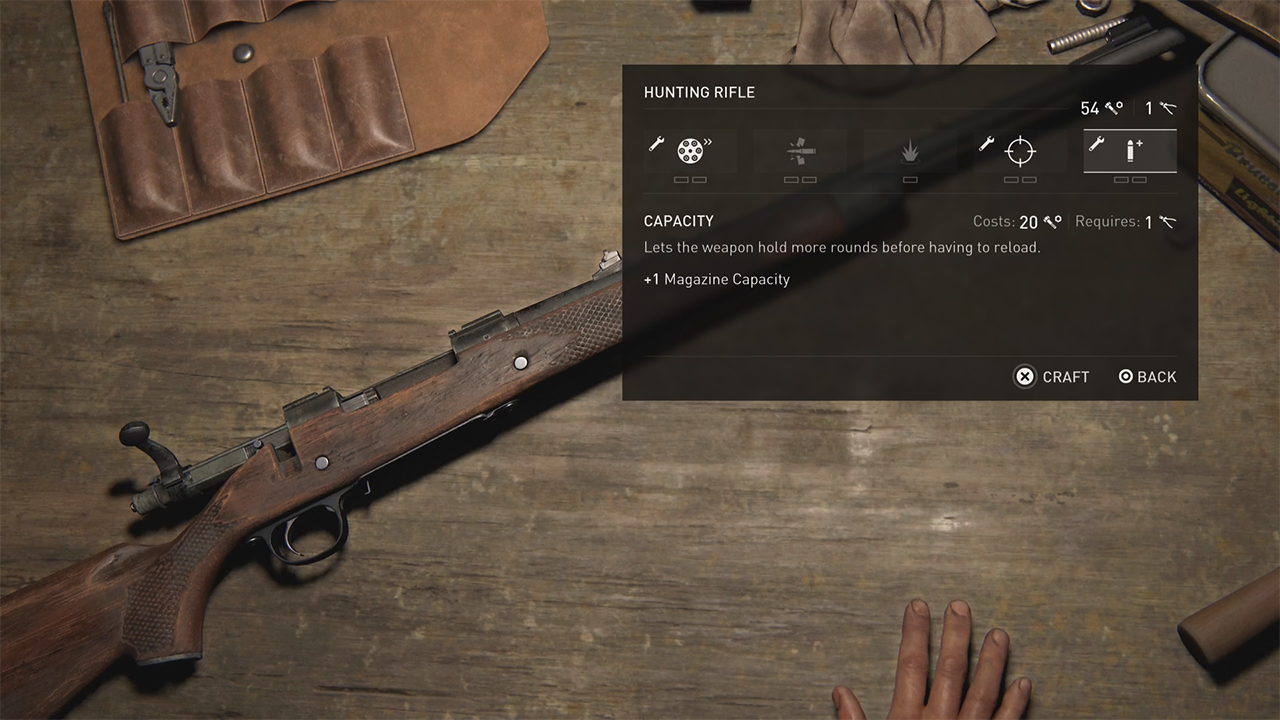Choose the dimmed bullet armor-piercing upgrade

pos(800,151)
